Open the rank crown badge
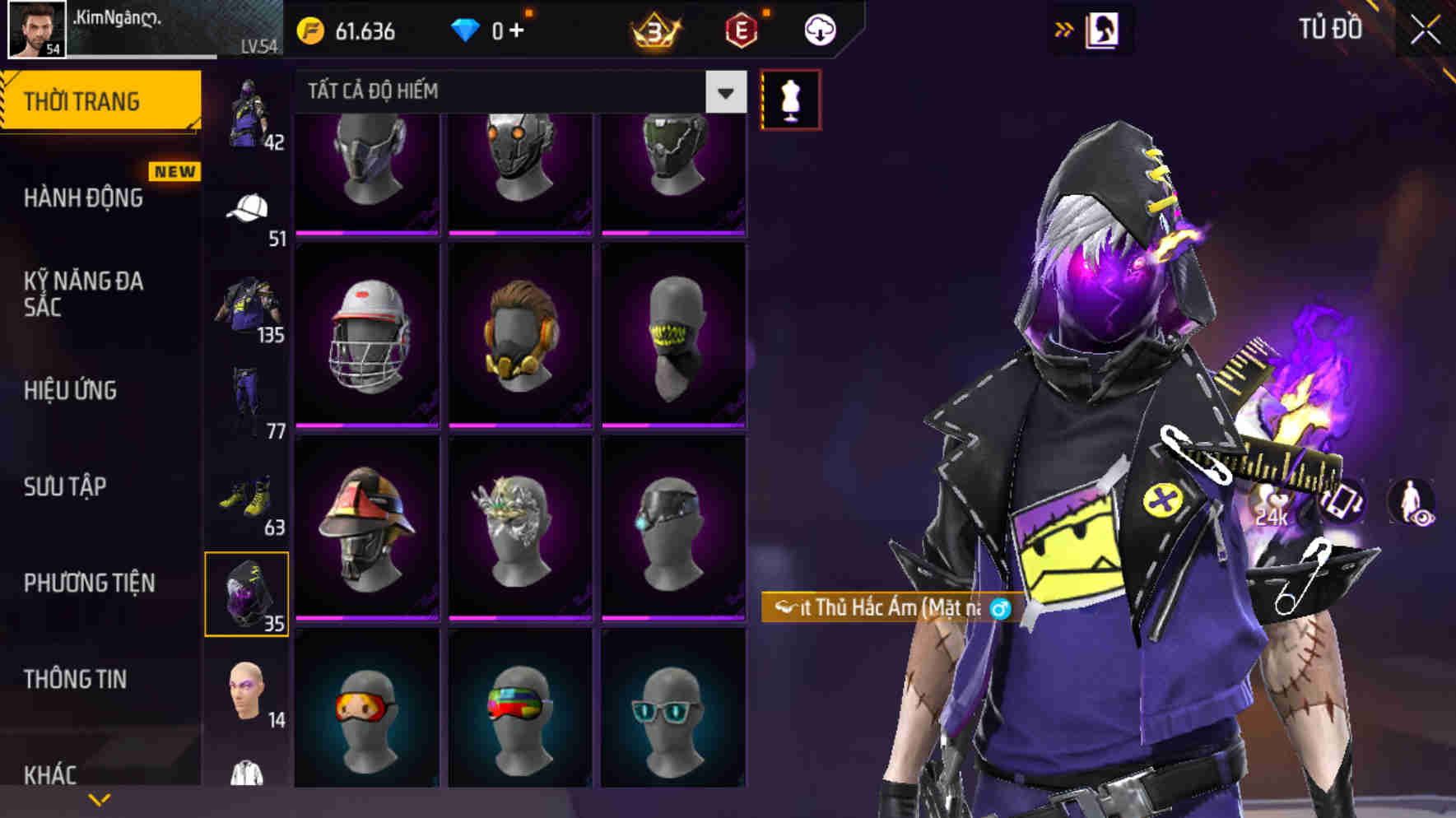The width and height of the screenshot is (1456, 818). 654,31
